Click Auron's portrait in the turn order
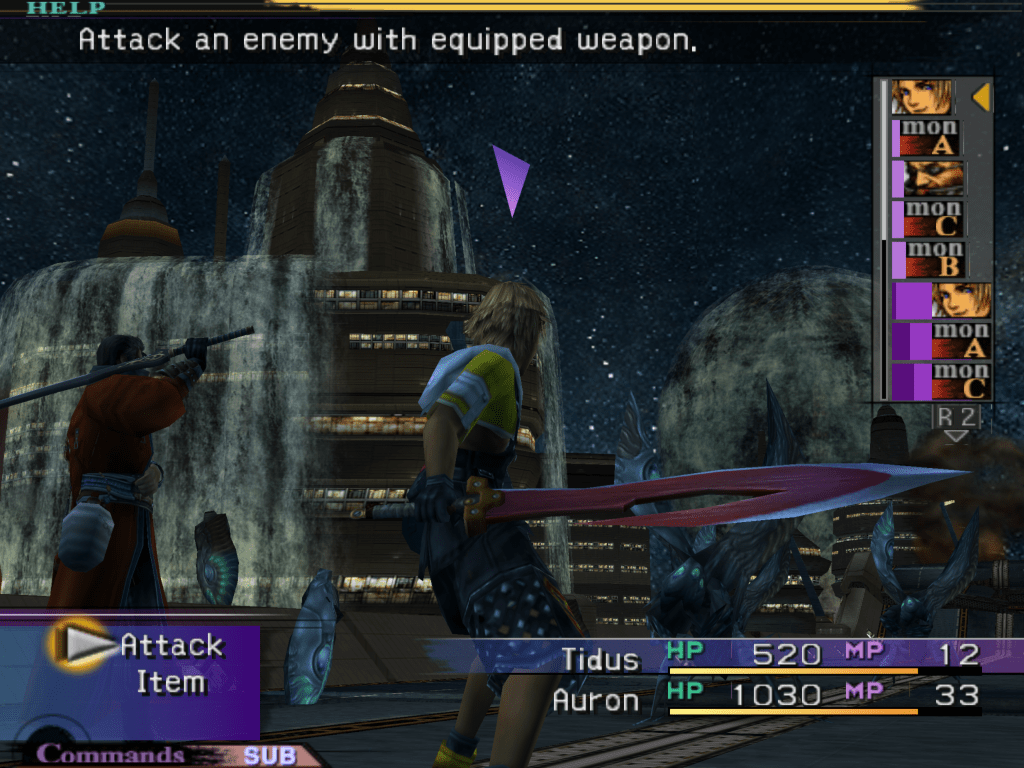The height and width of the screenshot is (768, 1024). [934, 178]
